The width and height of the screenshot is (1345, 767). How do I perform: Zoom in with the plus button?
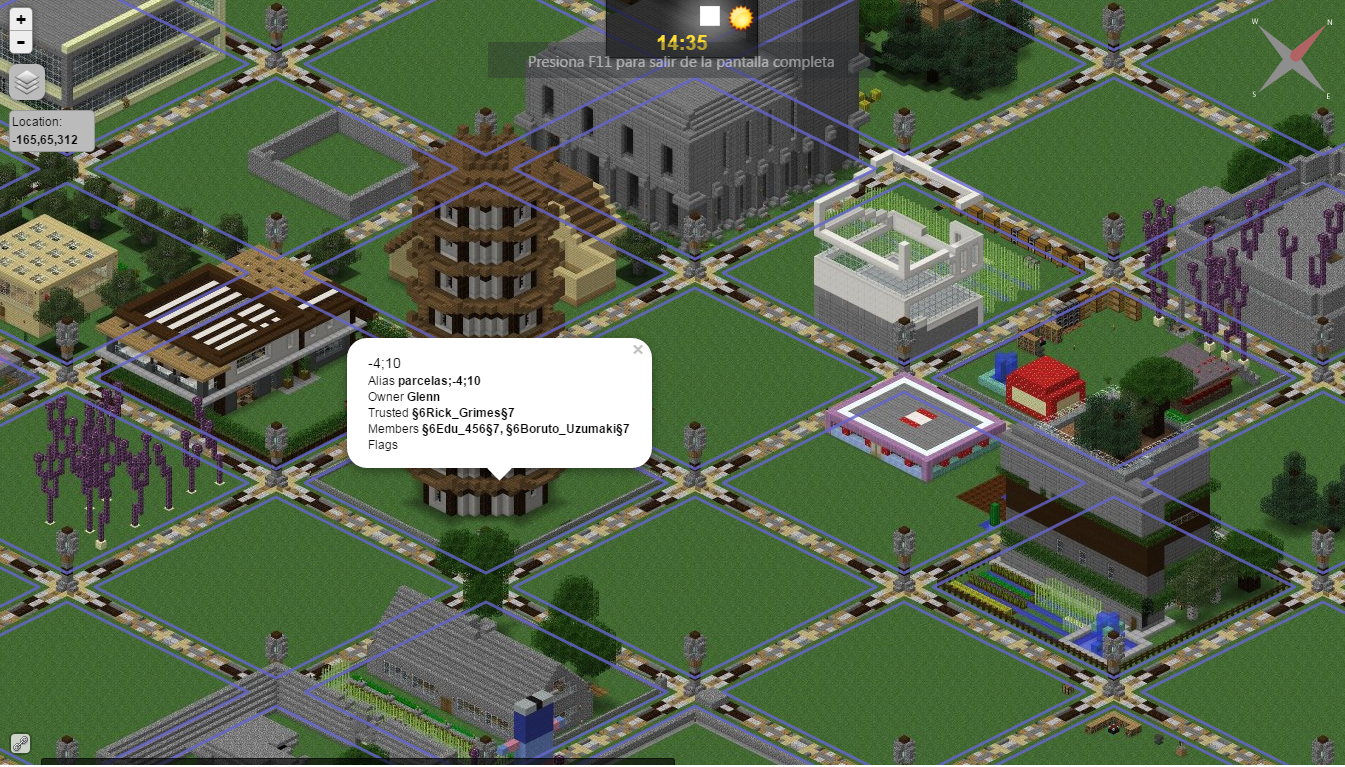tap(21, 19)
